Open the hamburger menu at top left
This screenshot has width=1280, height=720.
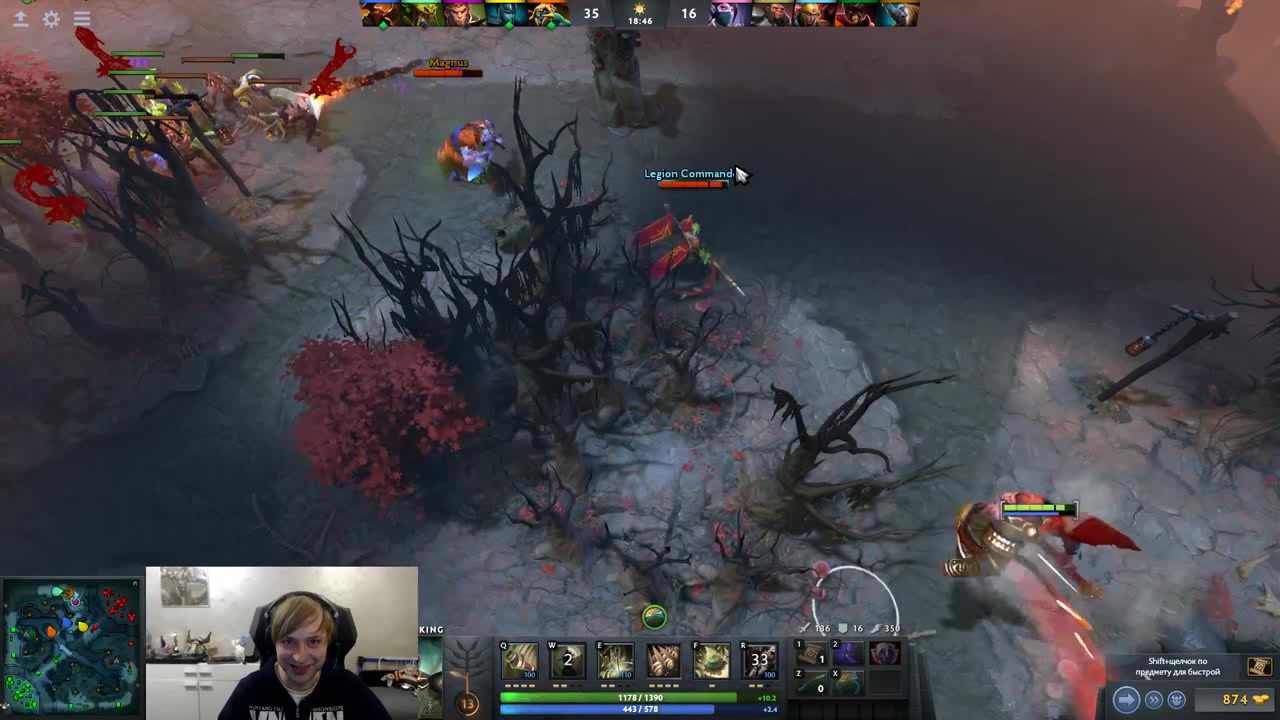tap(82, 18)
